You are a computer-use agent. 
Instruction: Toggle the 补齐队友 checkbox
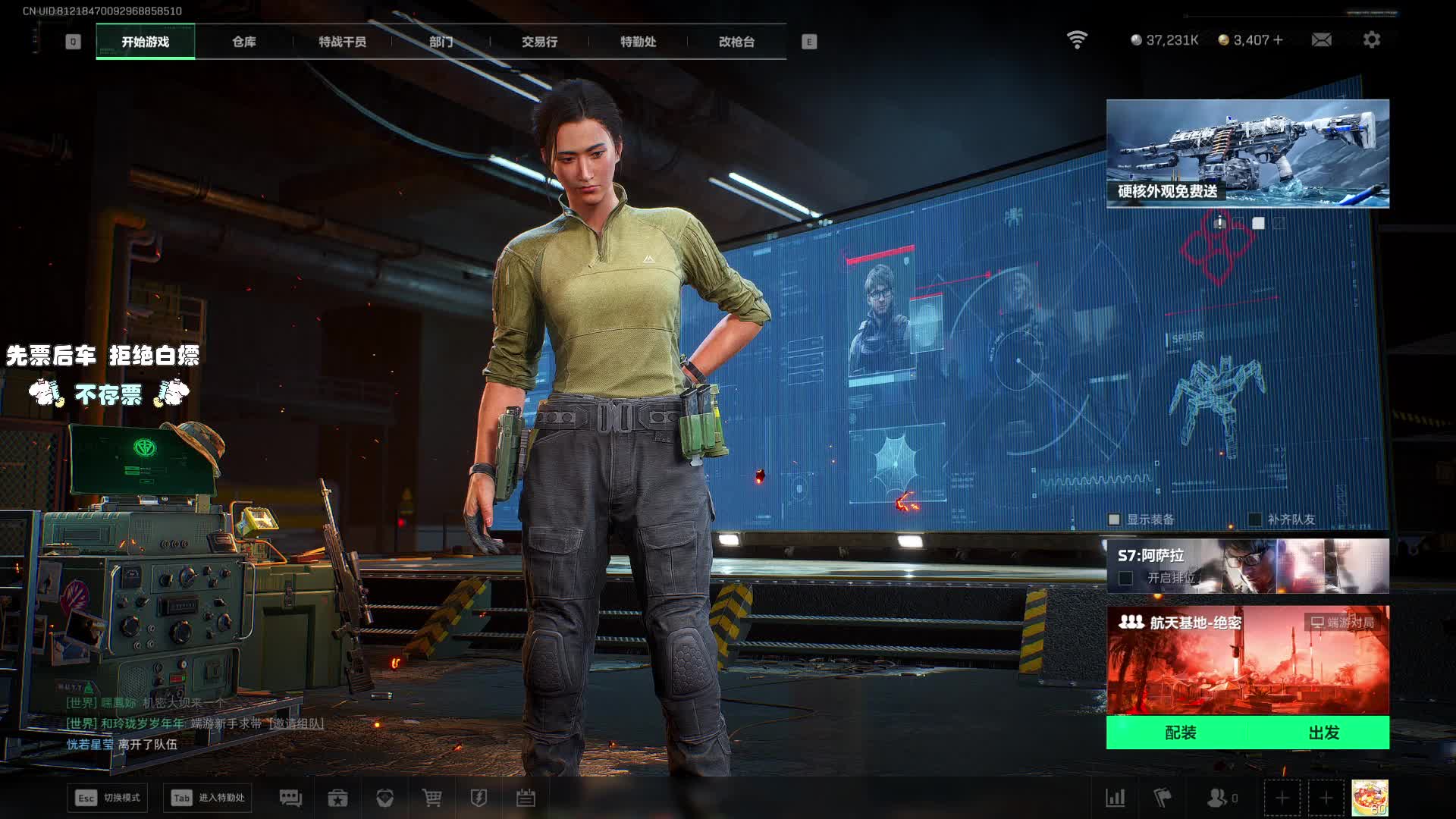(1255, 519)
